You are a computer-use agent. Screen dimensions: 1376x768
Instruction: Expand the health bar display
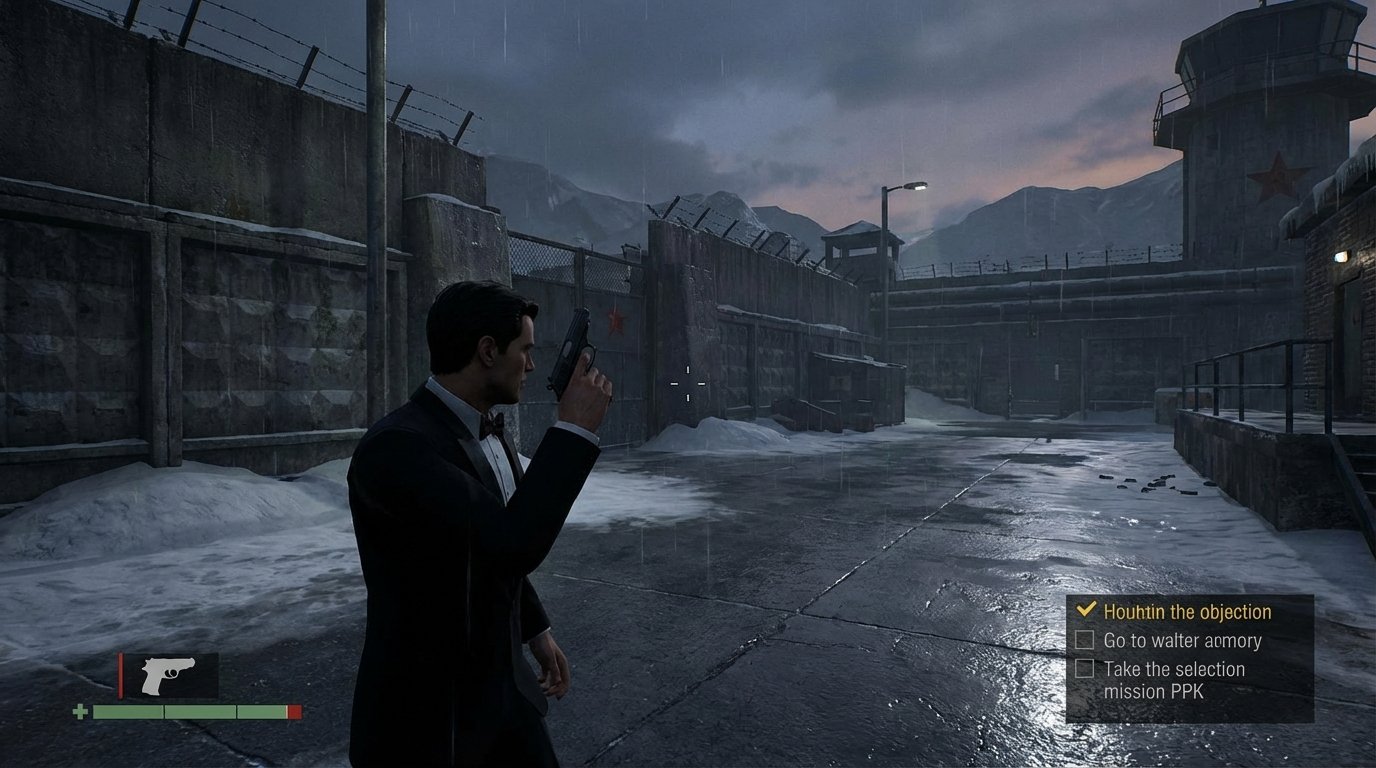(x=190, y=713)
